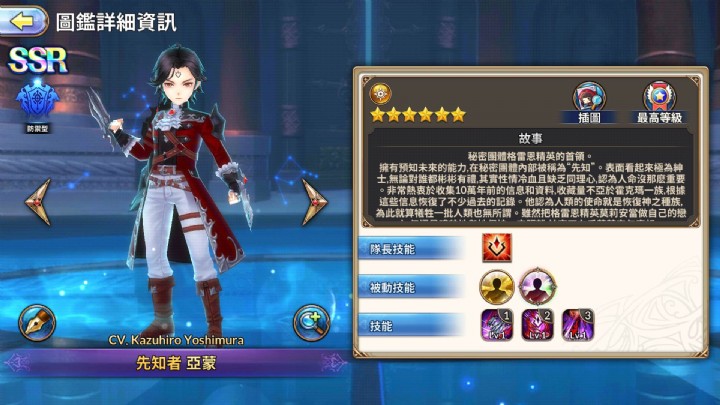The image size is (720, 405).
Task: Click the skull coin icon in panel
Action: (380, 92)
